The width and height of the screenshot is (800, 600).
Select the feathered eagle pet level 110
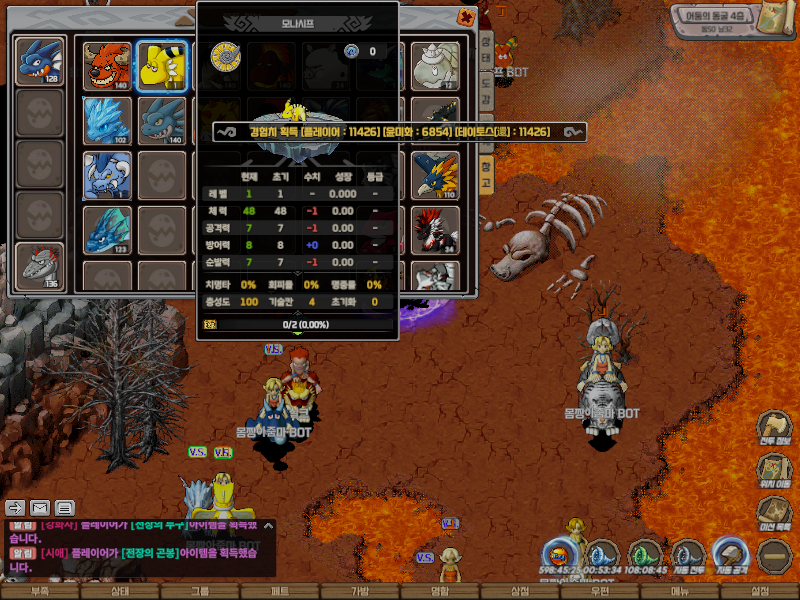[435, 175]
